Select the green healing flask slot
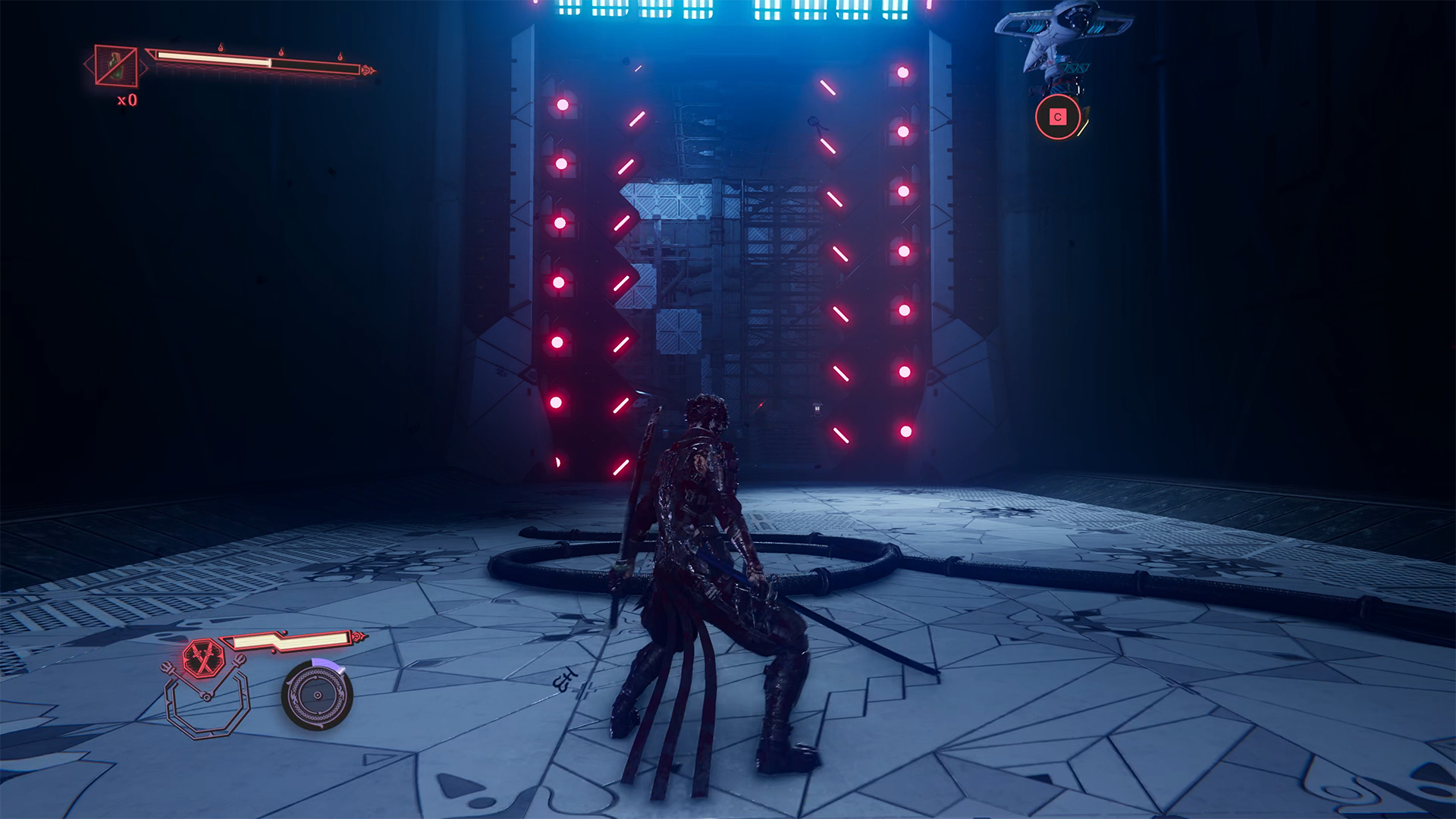Image resolution: width=1456 pixels, height=819 pixels. pos(116,65)
